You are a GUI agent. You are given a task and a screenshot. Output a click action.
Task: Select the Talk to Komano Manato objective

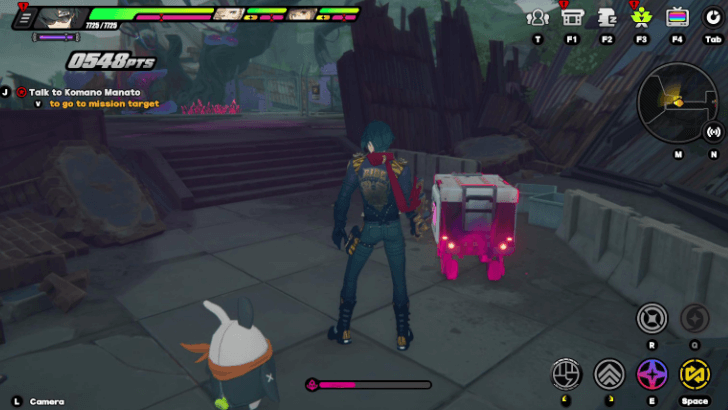[x=84, y=92]
